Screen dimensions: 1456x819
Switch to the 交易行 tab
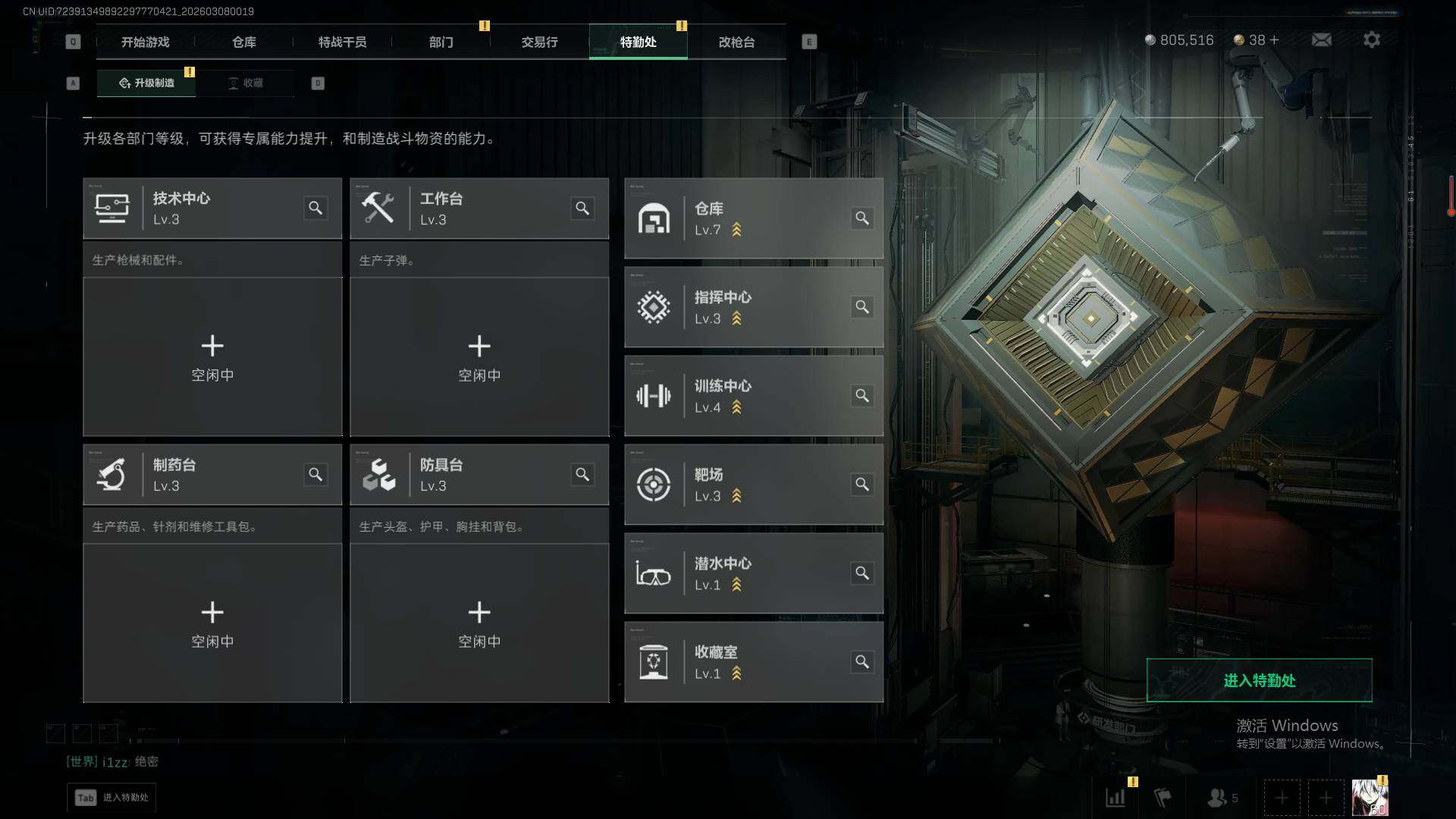539,42
